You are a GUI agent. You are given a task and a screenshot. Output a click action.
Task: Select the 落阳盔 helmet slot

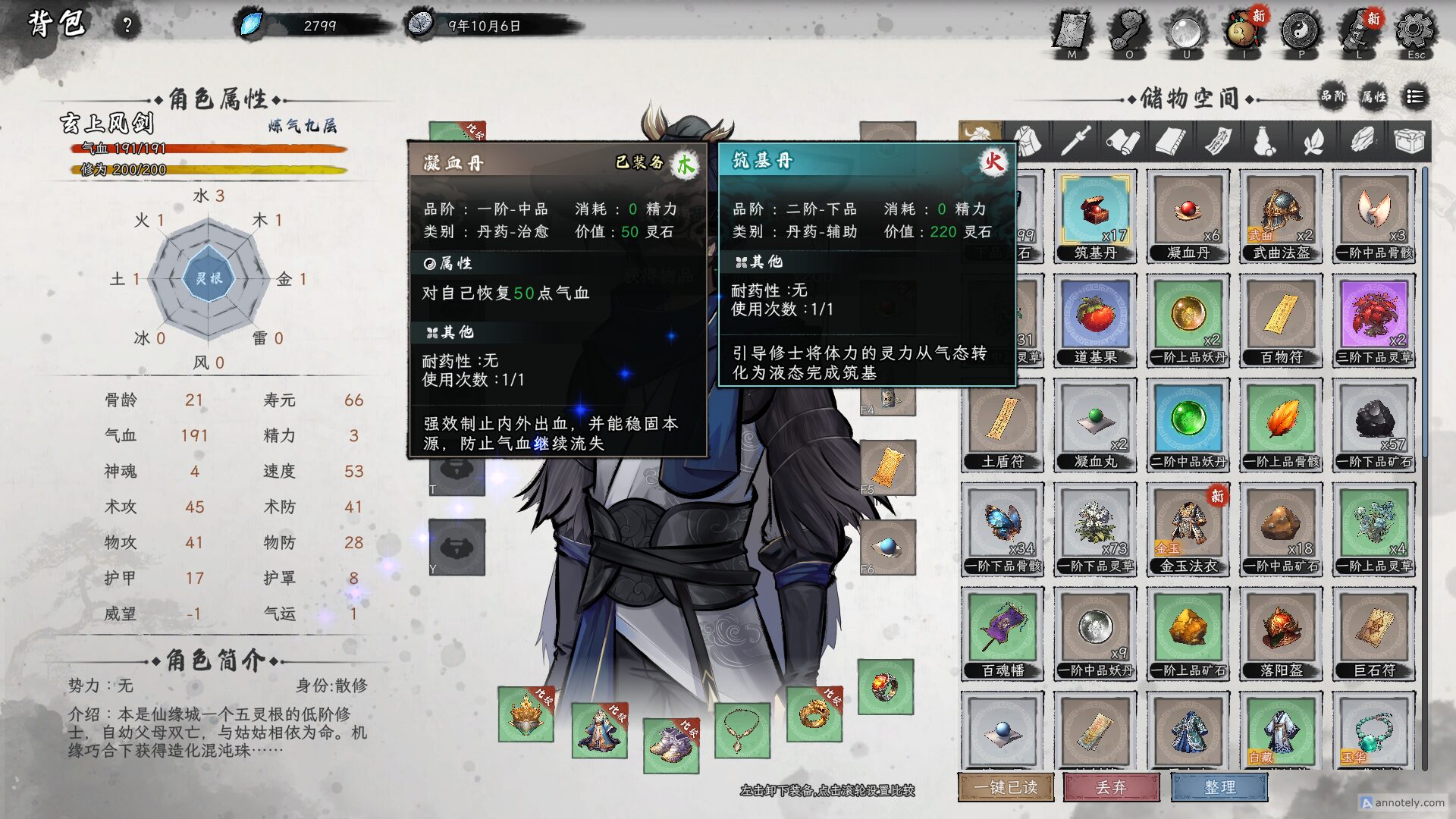1281,633
